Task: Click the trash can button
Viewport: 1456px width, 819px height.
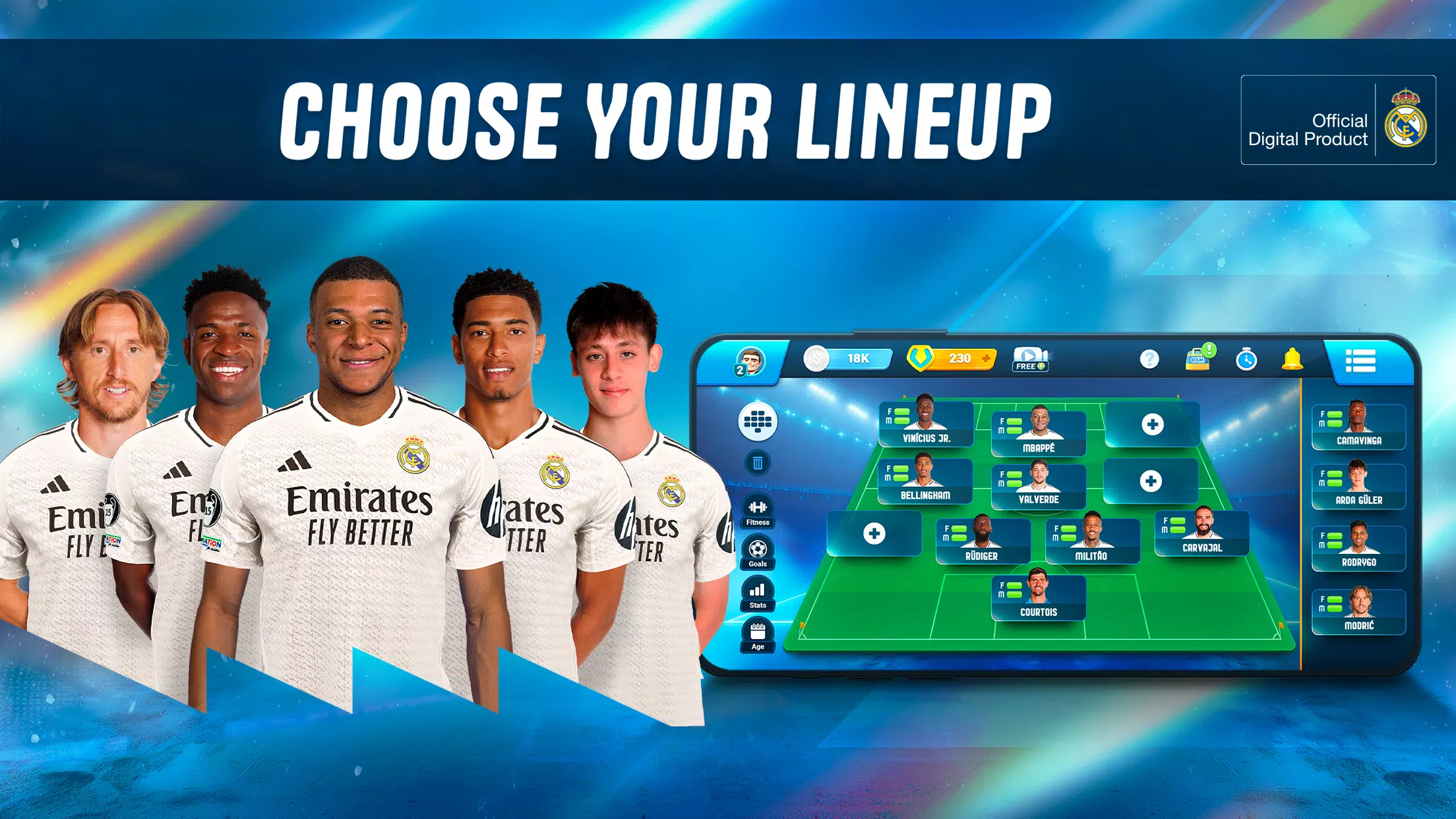Action: [758, 463]
